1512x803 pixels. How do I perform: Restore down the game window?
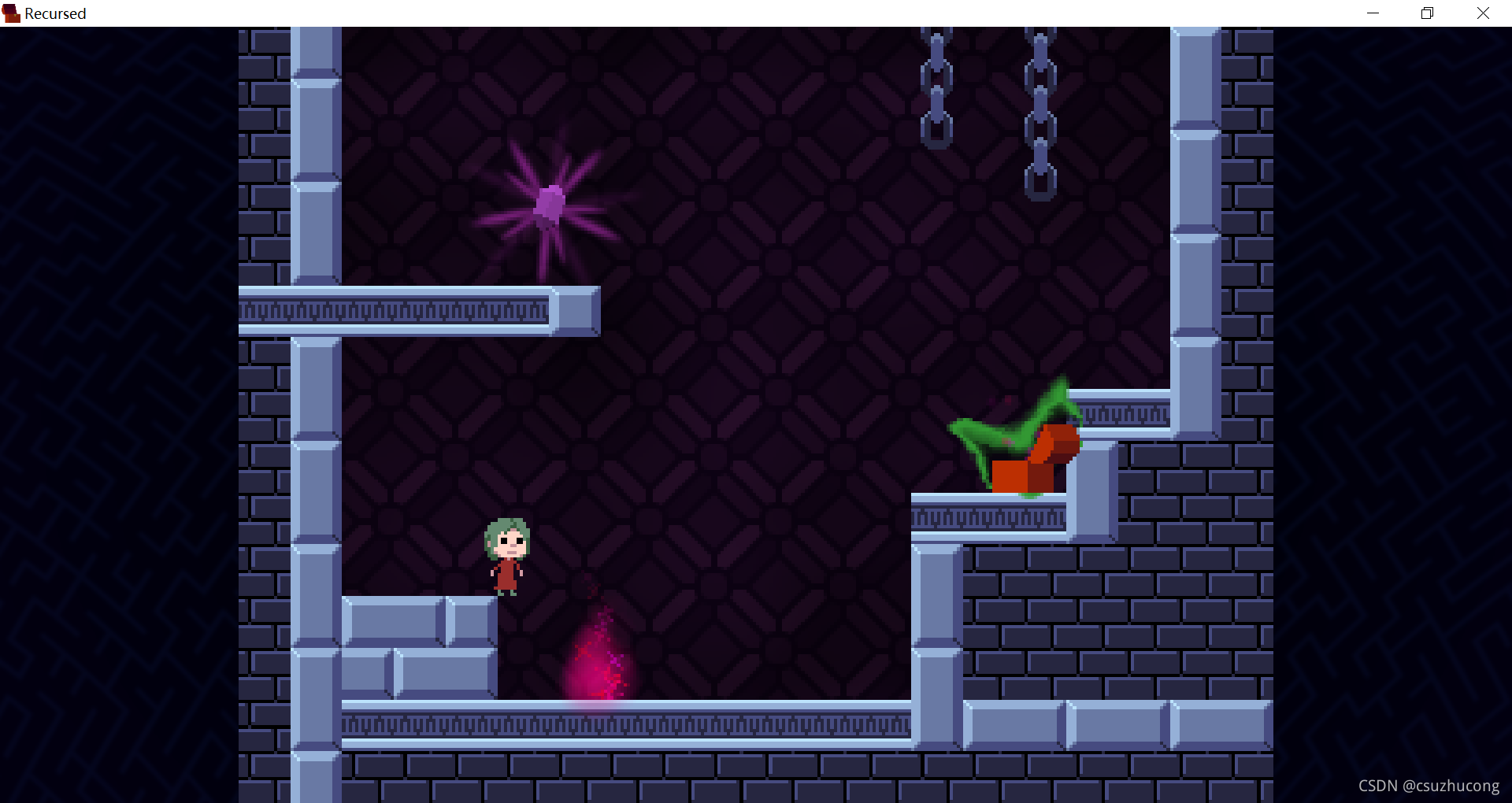click(1427, 13)
